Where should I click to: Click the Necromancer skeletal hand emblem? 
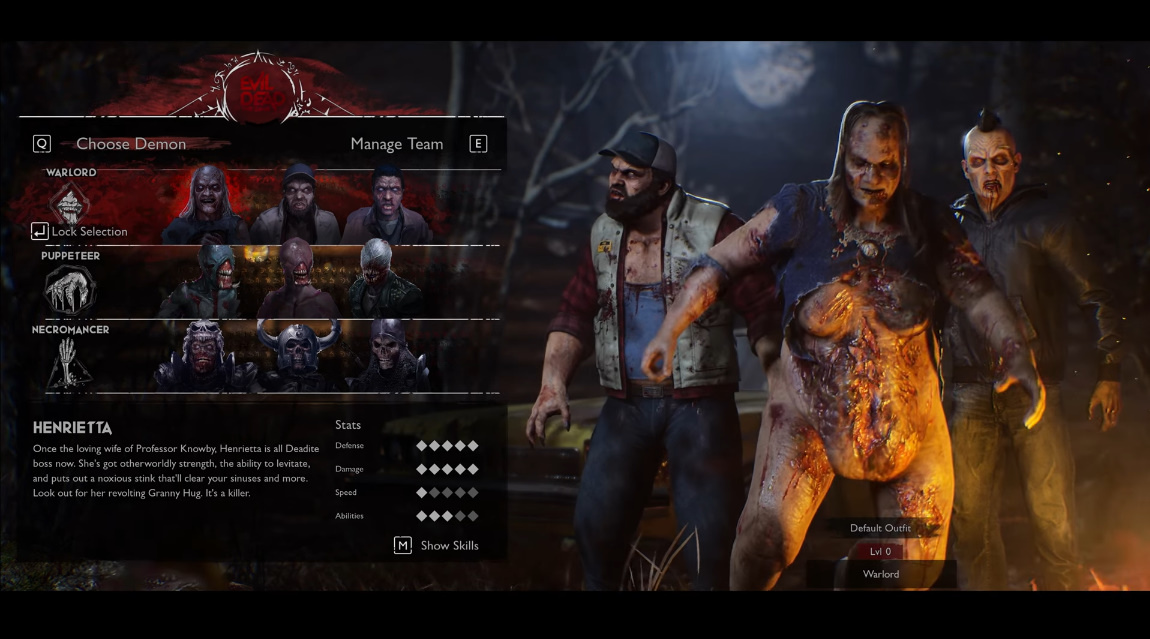[x=70, y=363]
